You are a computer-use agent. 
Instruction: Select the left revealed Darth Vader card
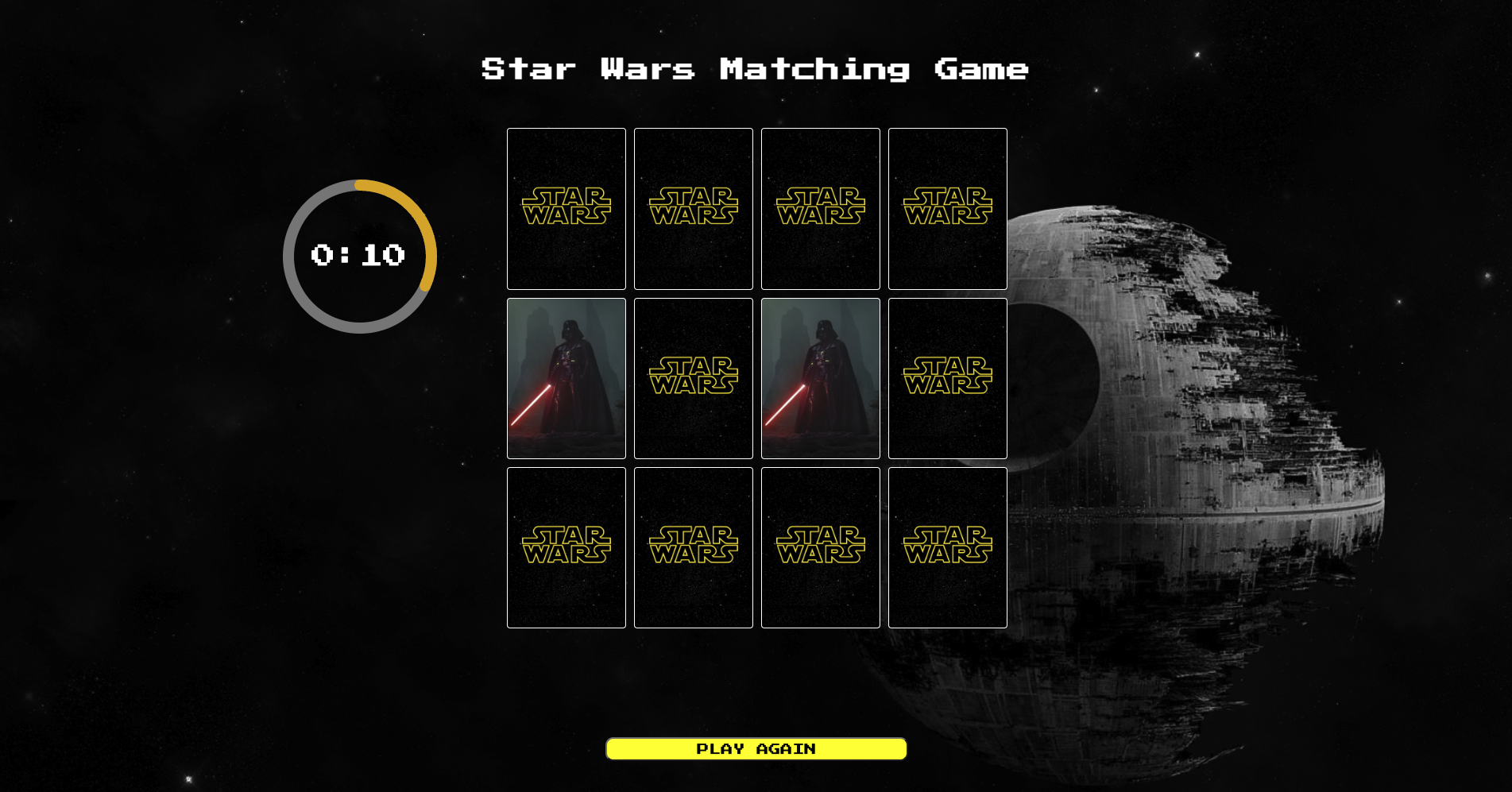[x=566, y=377]
